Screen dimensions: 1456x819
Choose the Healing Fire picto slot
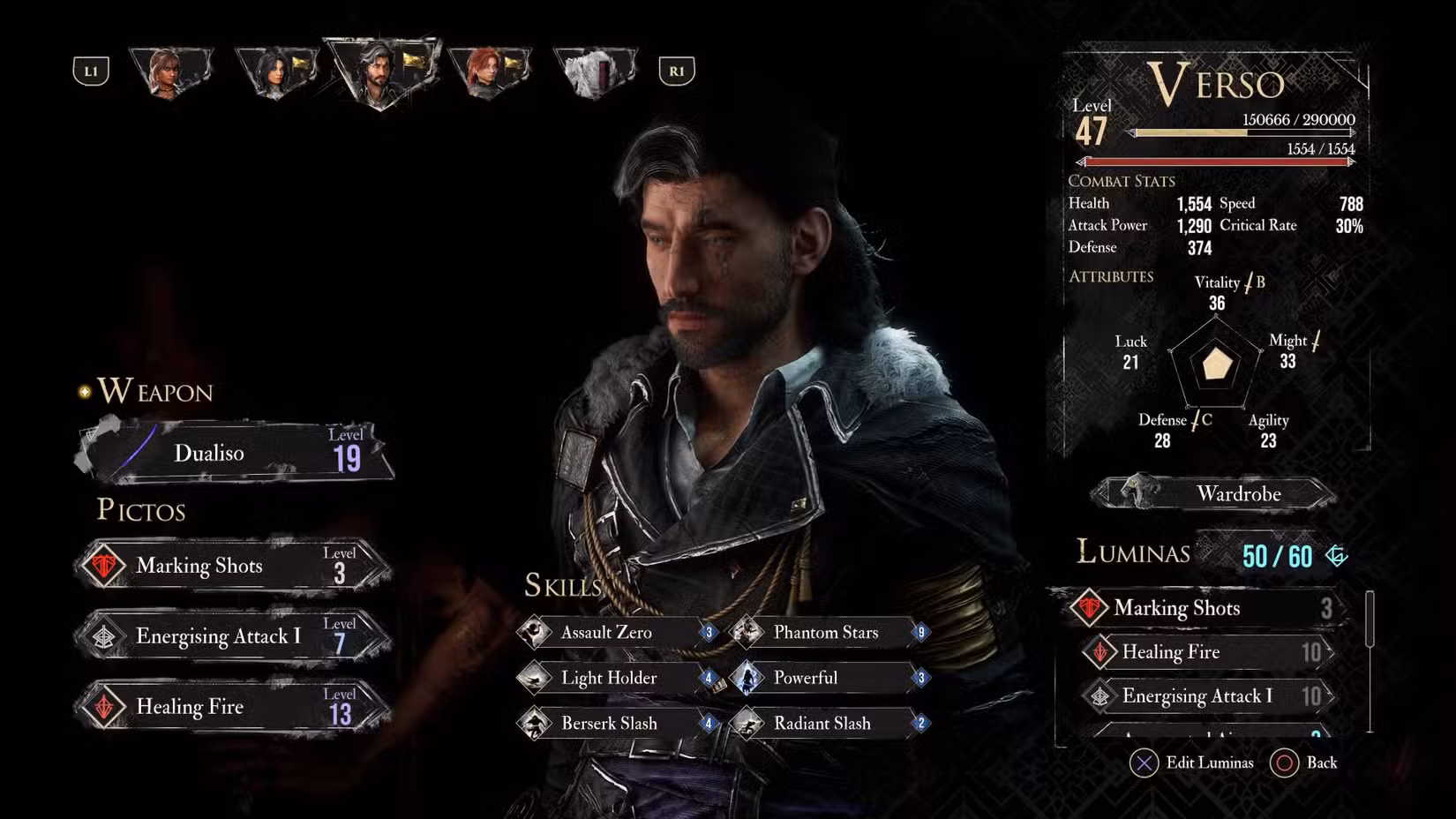coord(233,707)
